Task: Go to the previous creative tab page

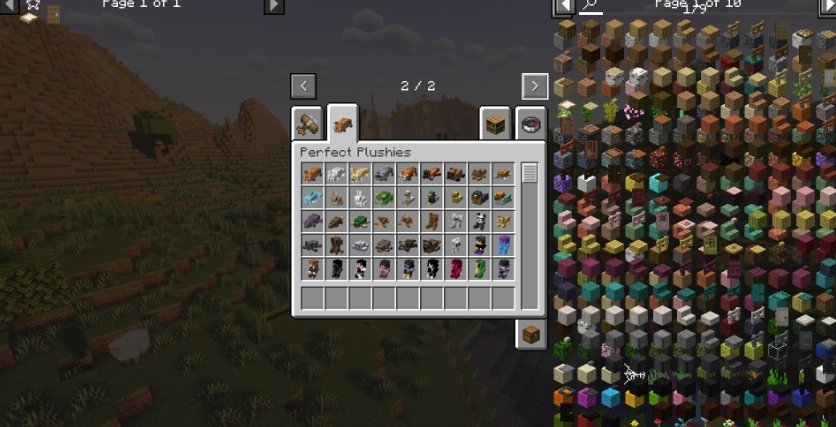Action: pos(303,86)
